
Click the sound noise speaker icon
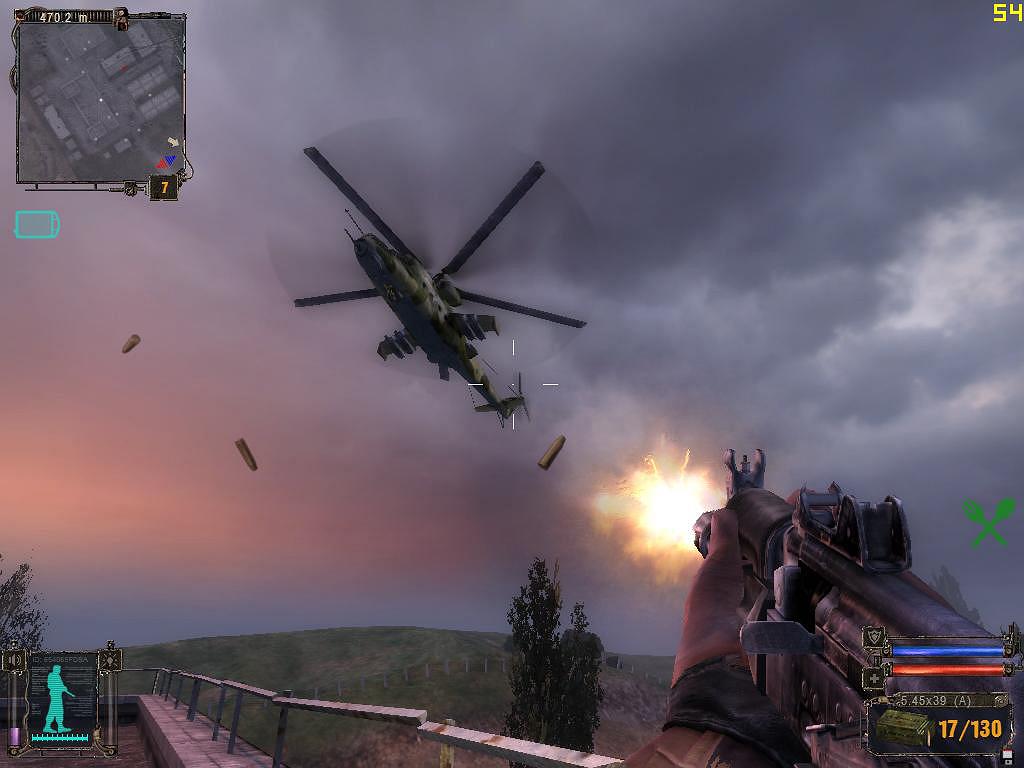pos(14,661)
